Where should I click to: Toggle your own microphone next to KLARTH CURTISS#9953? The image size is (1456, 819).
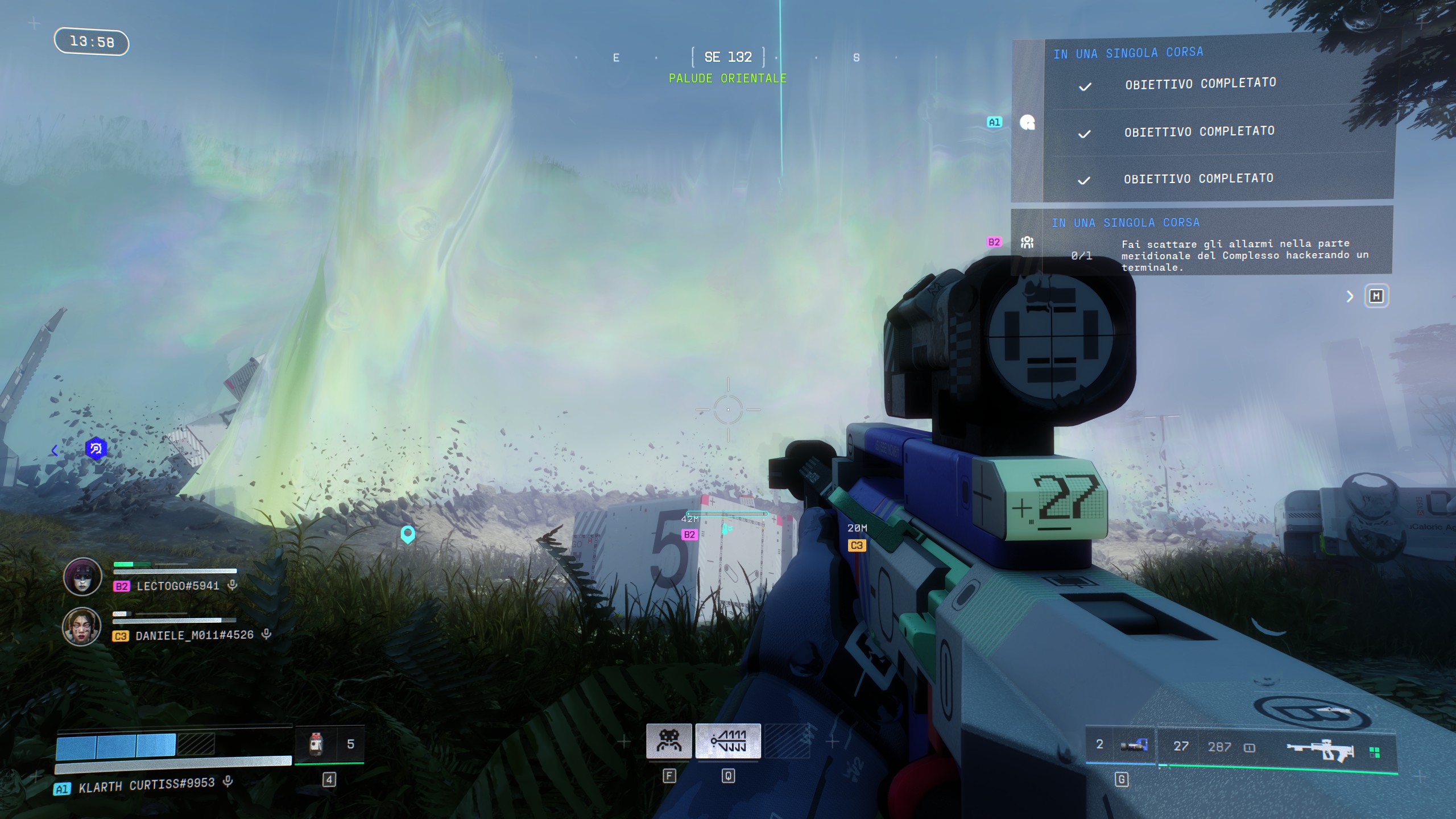click(x=228, y=781)
